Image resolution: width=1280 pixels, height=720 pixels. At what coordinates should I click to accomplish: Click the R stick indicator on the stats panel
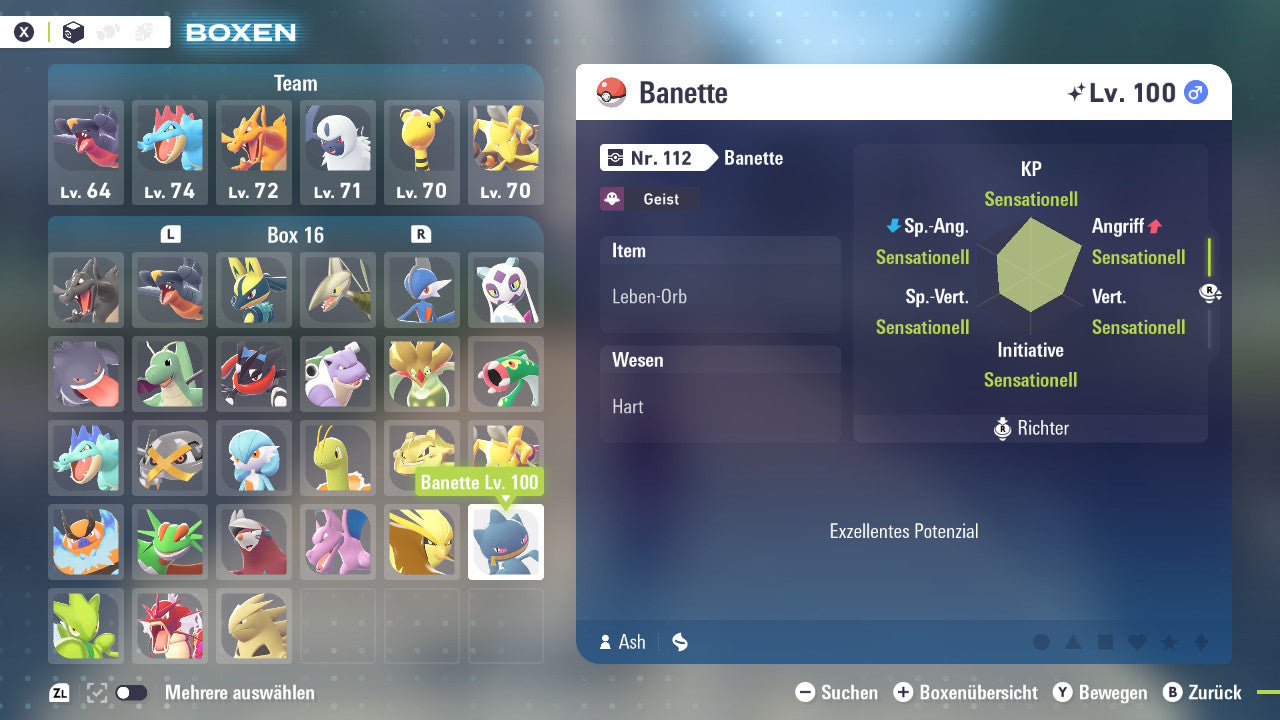coord(1210,292)
